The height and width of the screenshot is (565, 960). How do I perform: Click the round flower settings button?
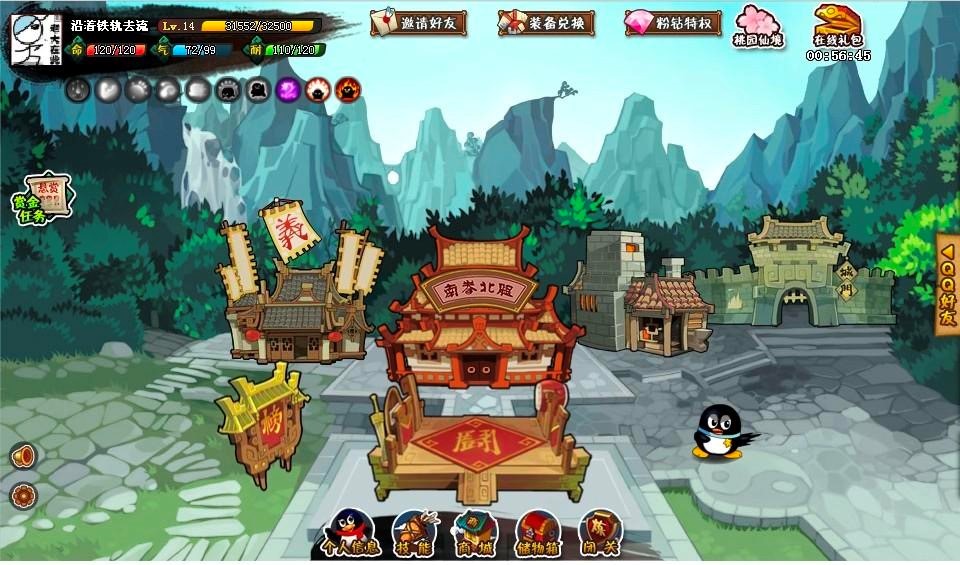pos(23,495)
